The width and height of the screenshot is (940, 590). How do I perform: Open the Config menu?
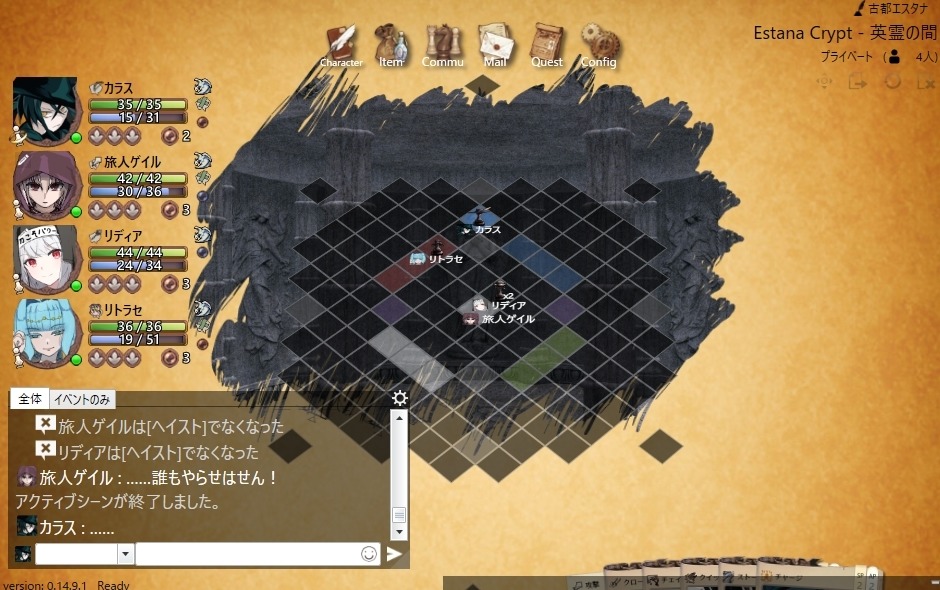pyautogui.click(x=599, y=45)
